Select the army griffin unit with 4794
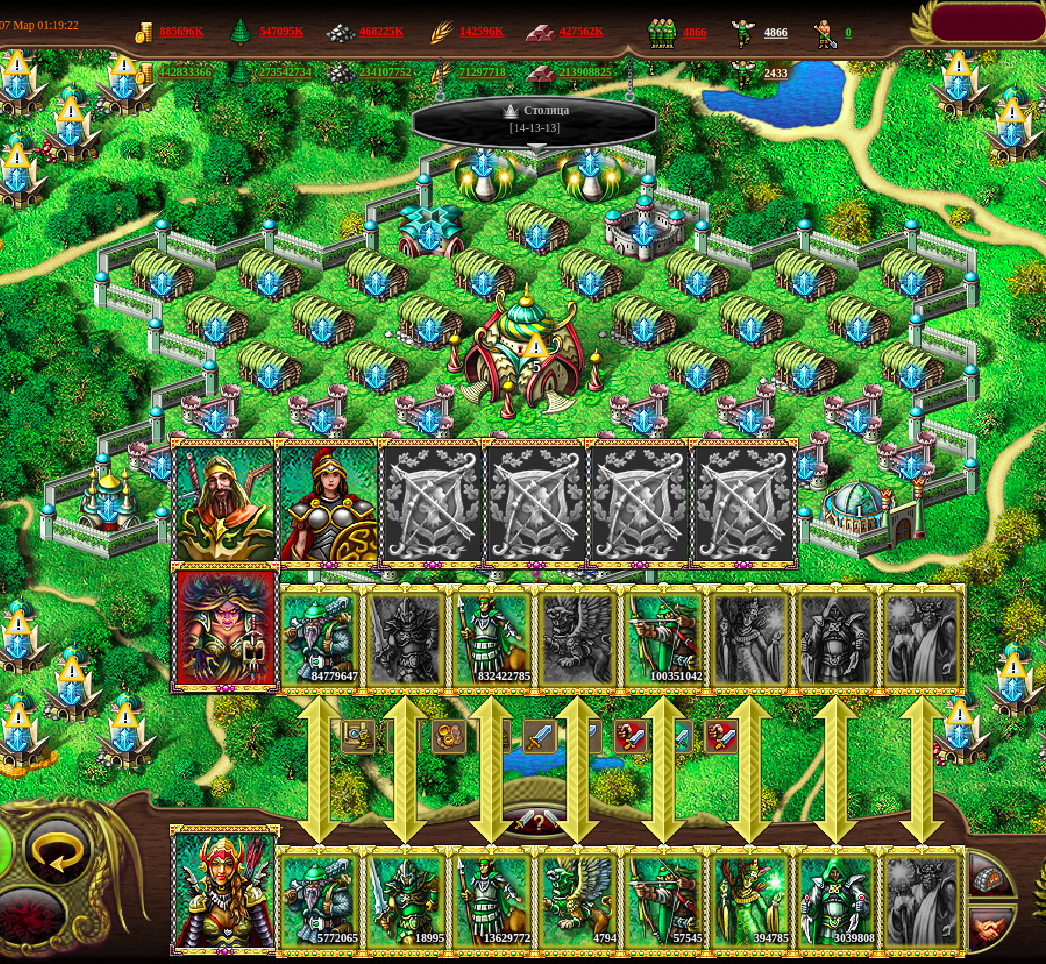The height and width of the screenshot is (964, 1046). 577,900
